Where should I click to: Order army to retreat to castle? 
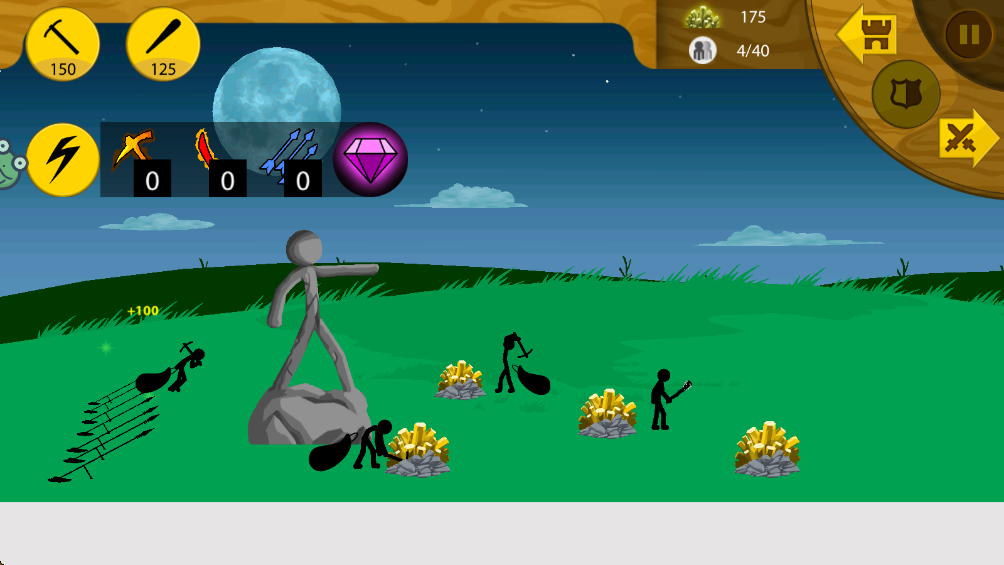click(x=867, y=34)
